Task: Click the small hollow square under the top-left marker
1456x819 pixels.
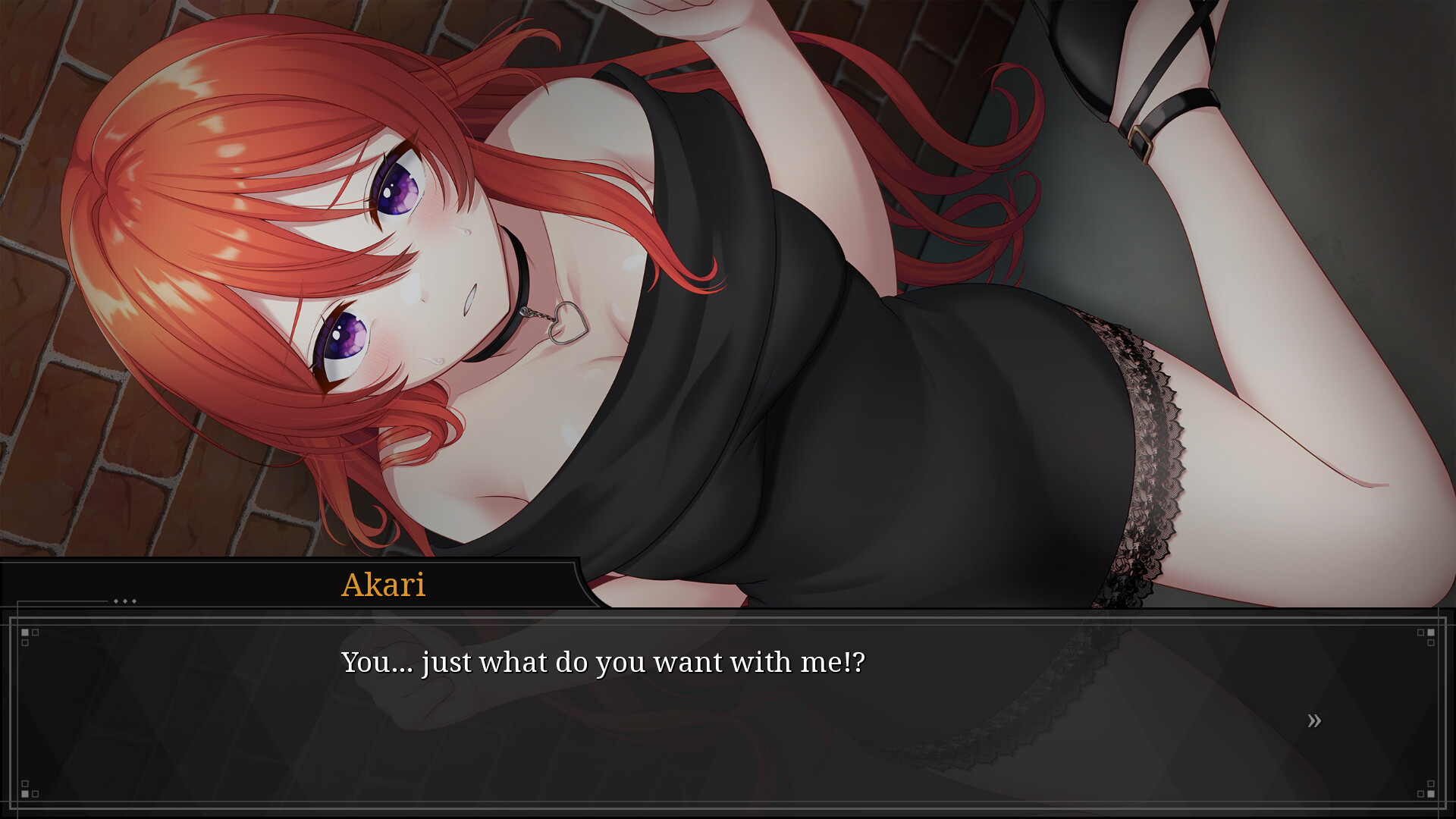Action: [x=25, y=642]
